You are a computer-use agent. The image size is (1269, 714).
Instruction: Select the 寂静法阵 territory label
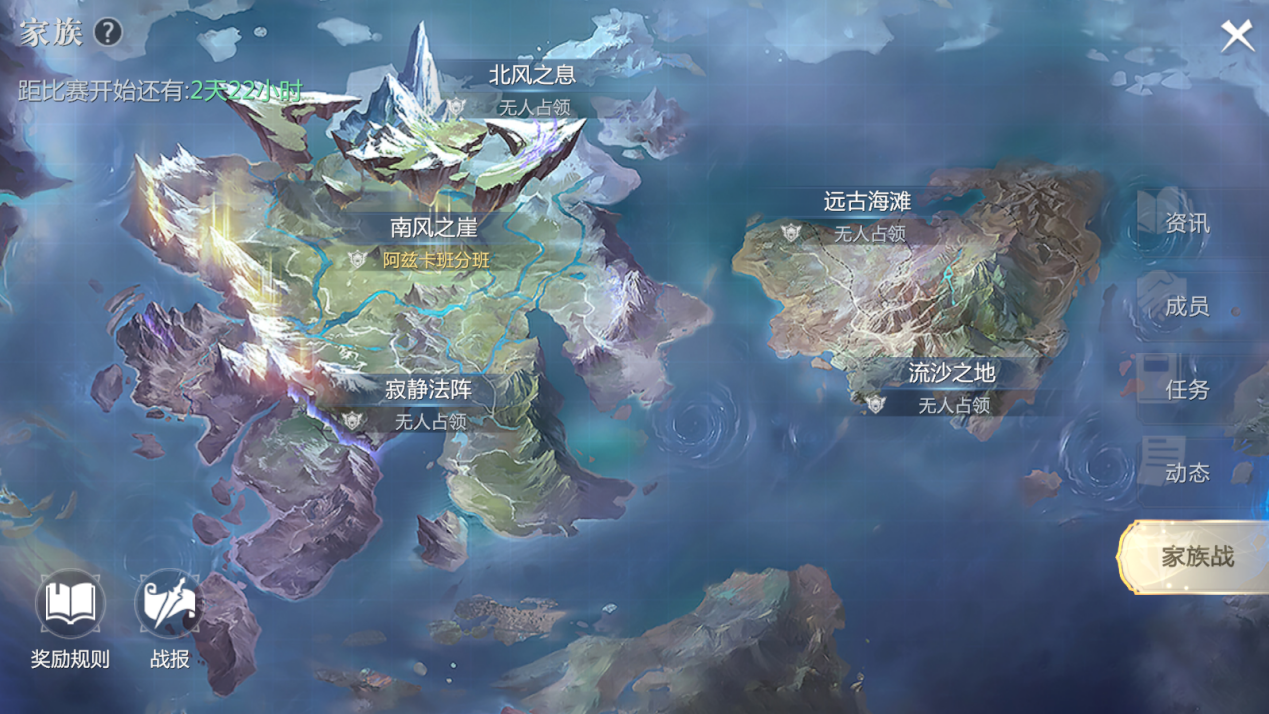click(x=429, y=390)
